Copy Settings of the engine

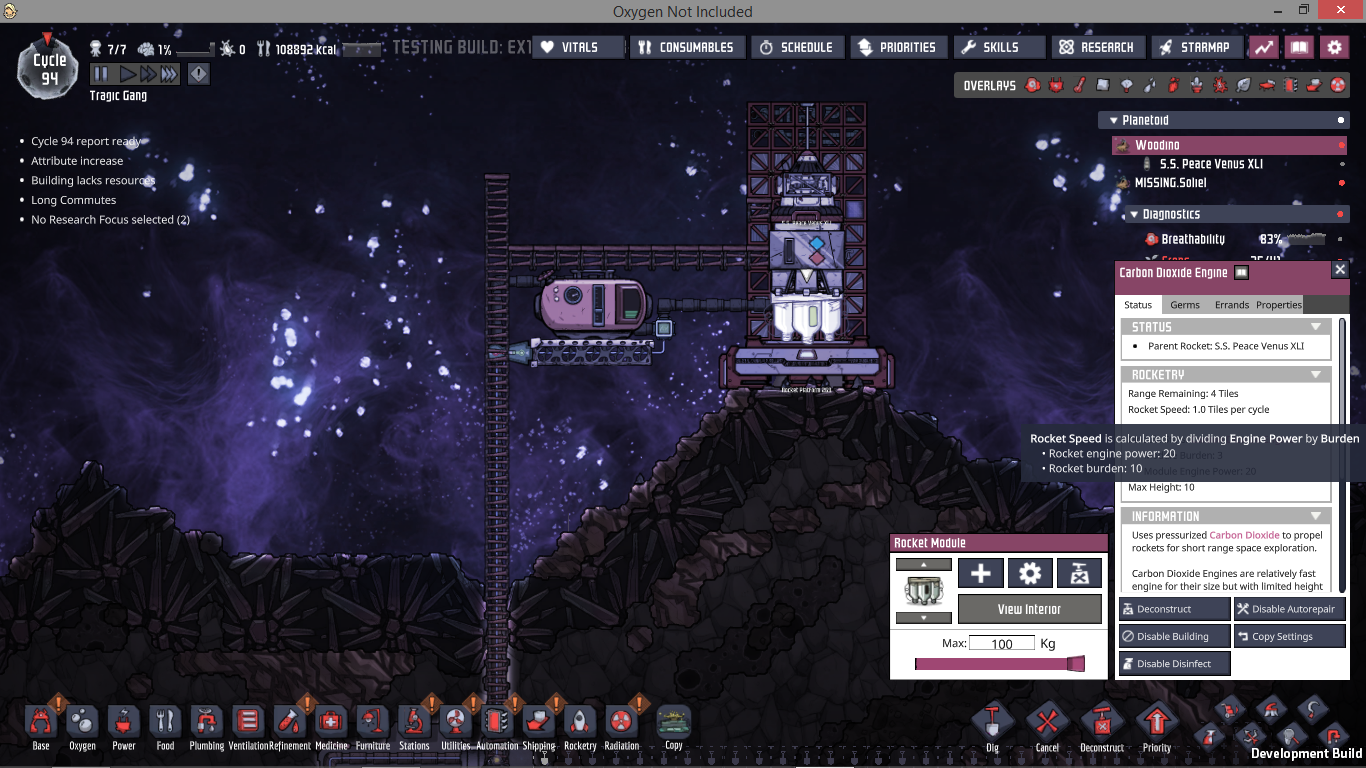click(1289, 636)
